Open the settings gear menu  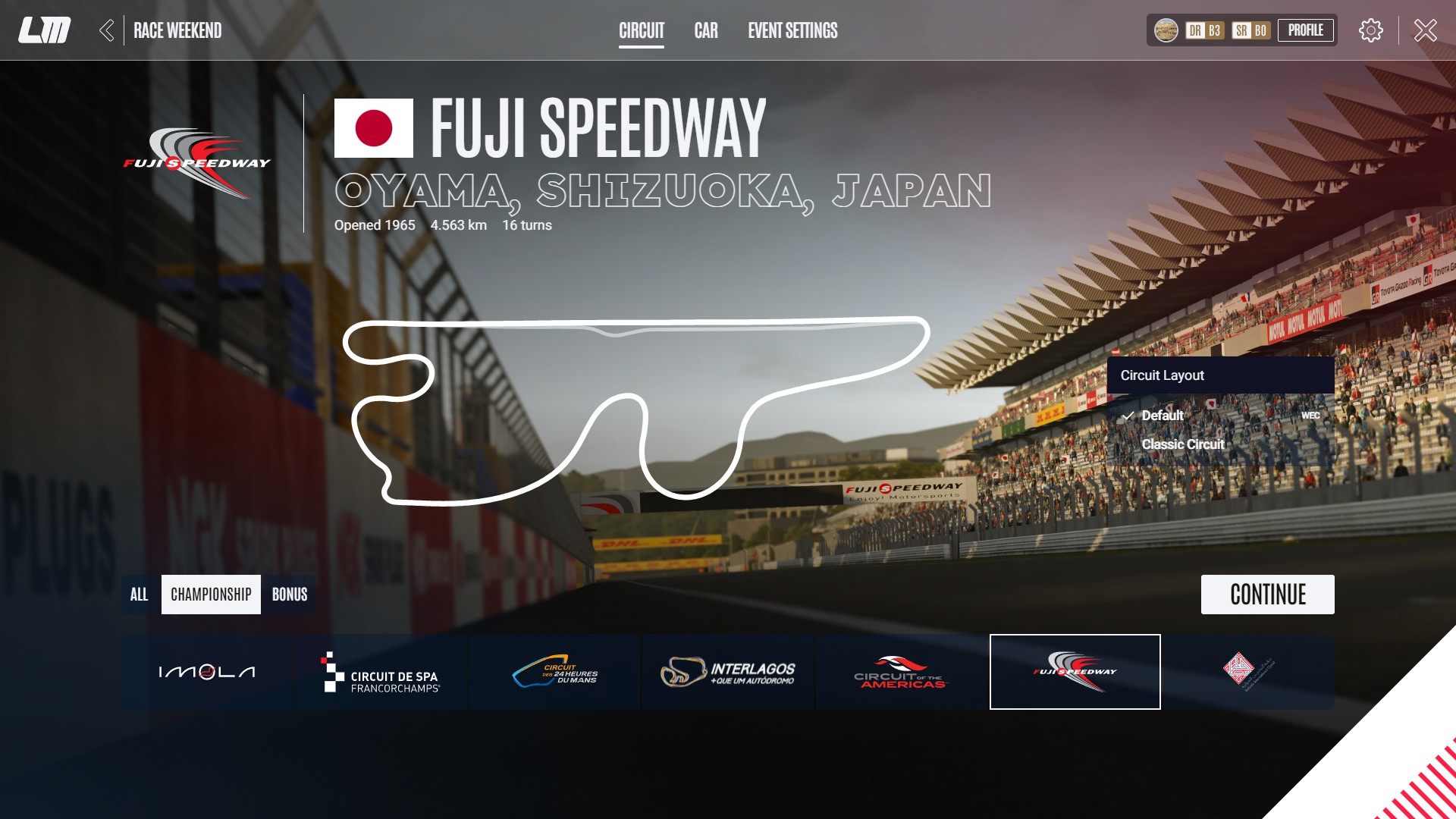click(1370, 30)
